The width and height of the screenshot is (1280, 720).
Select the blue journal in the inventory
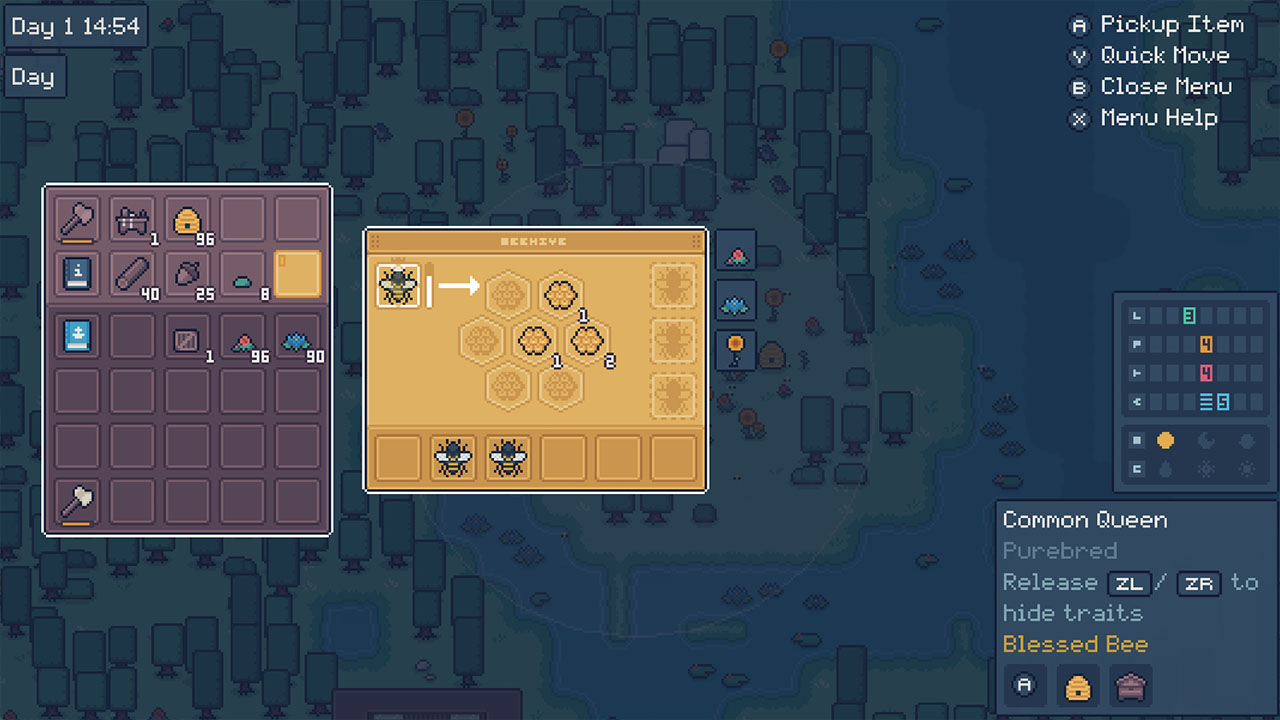(x=76, y=337)
